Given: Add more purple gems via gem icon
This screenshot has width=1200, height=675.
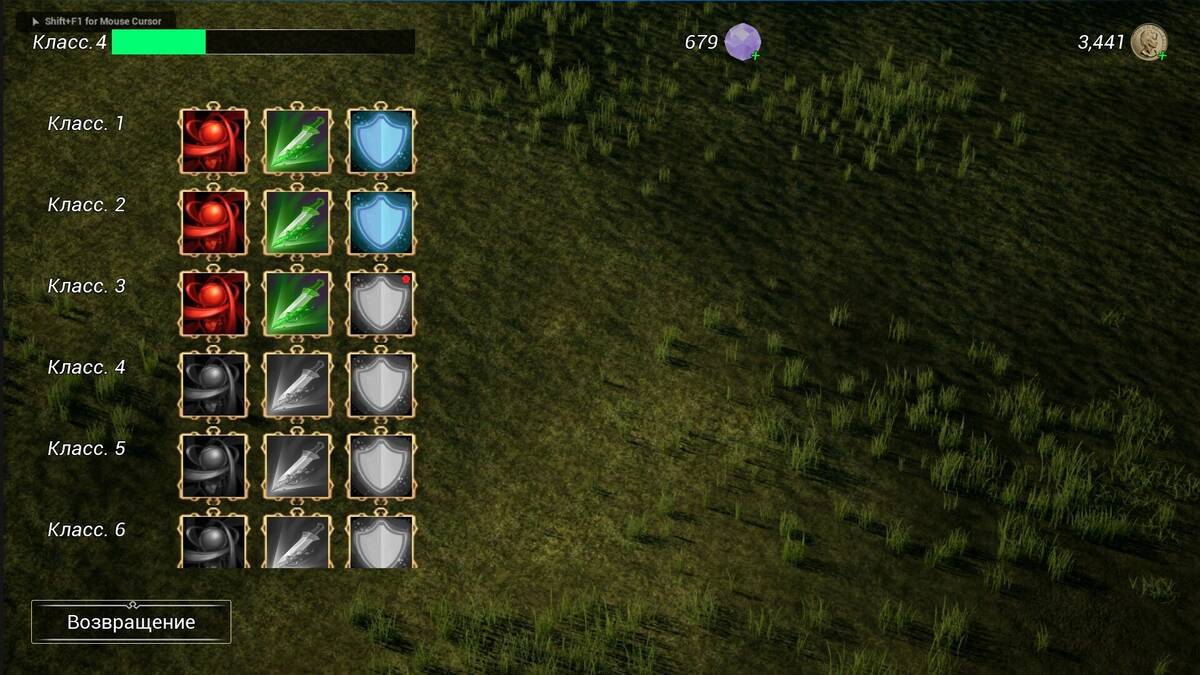Looking at the screenshot, I should (743, 42).
